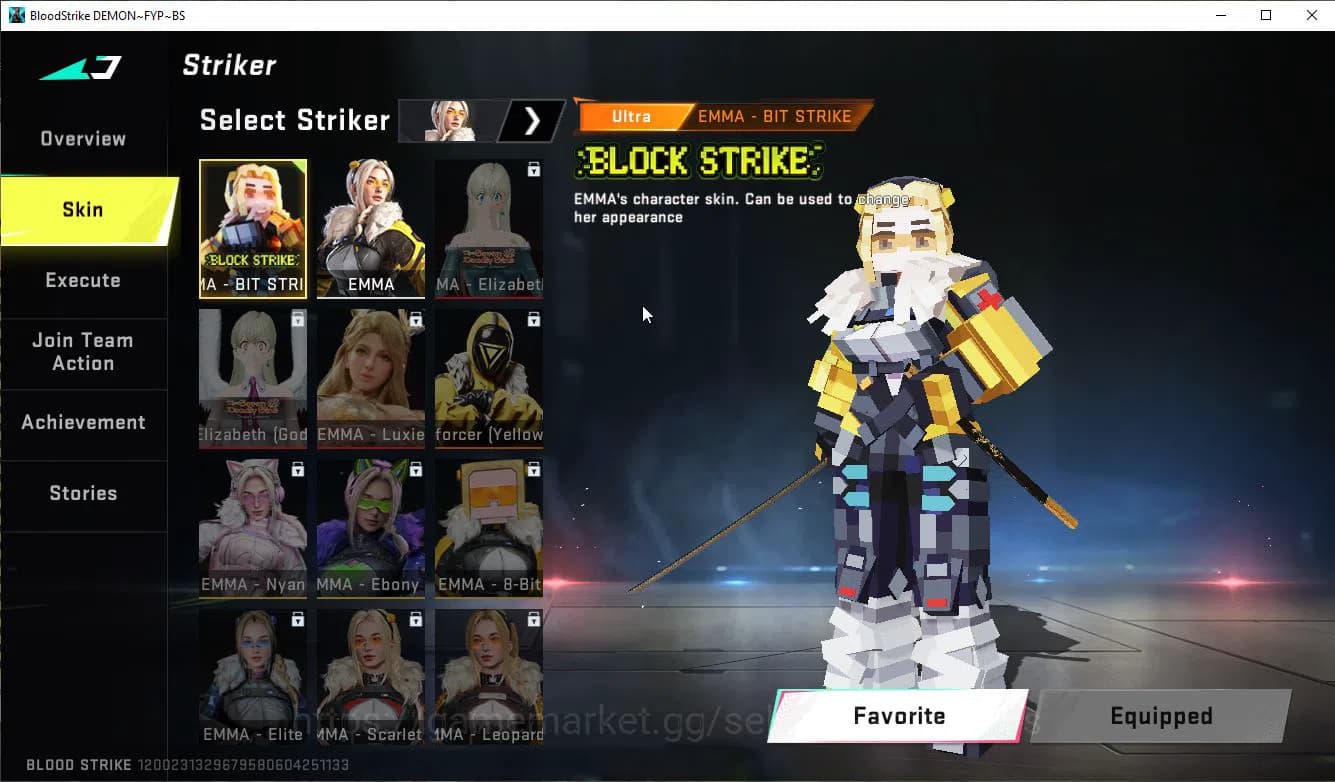Expand the striker selector with the arrow chevron

click(532, 120)
